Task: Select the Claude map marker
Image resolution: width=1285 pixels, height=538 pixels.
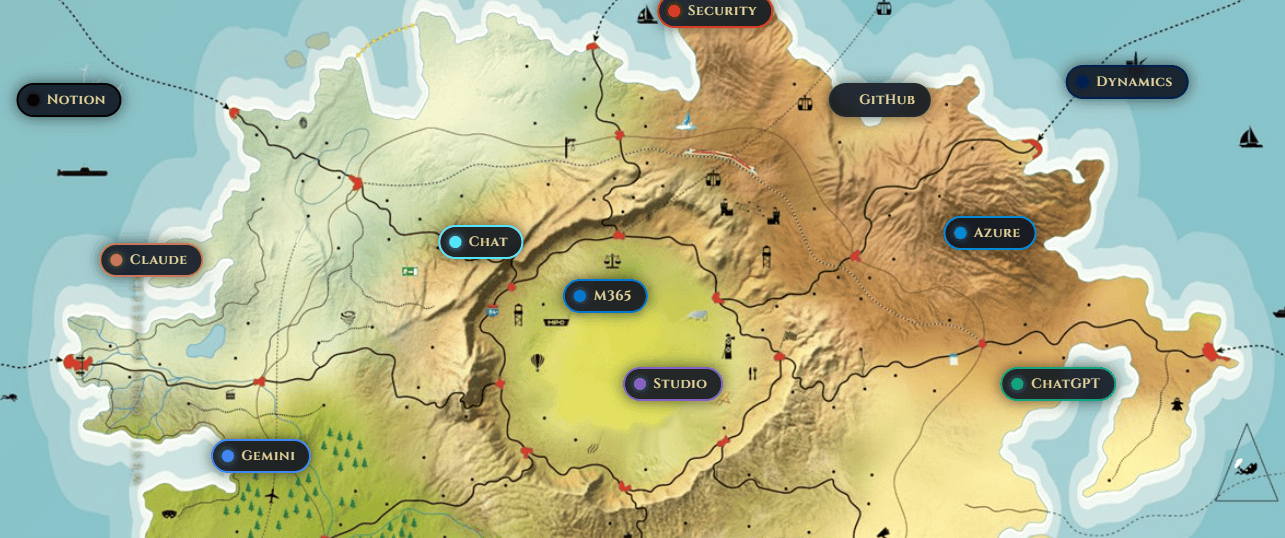Action: point(151,260)
